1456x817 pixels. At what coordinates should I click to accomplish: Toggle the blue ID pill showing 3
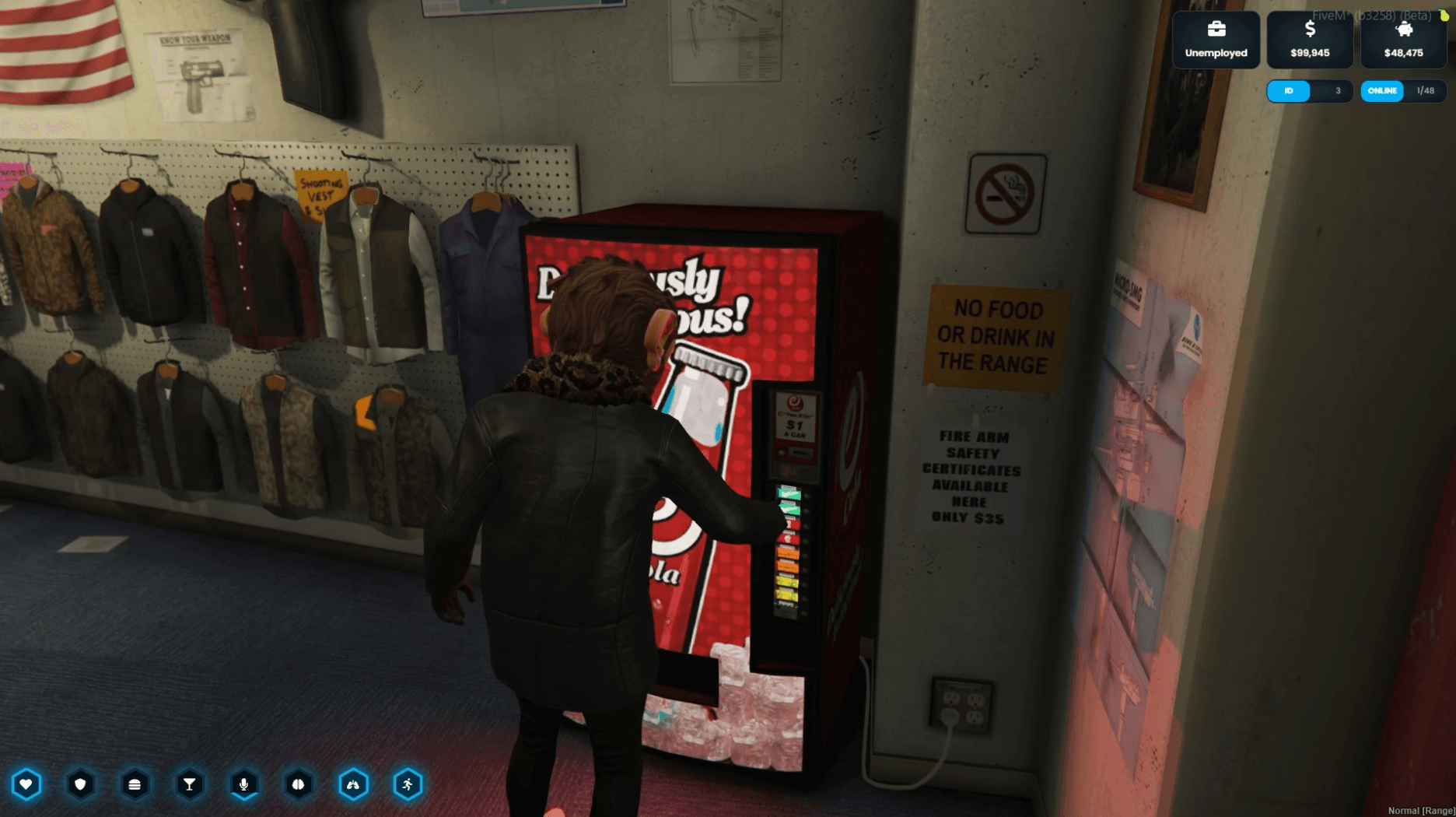pyautogui.click(x=1289, y=91)
